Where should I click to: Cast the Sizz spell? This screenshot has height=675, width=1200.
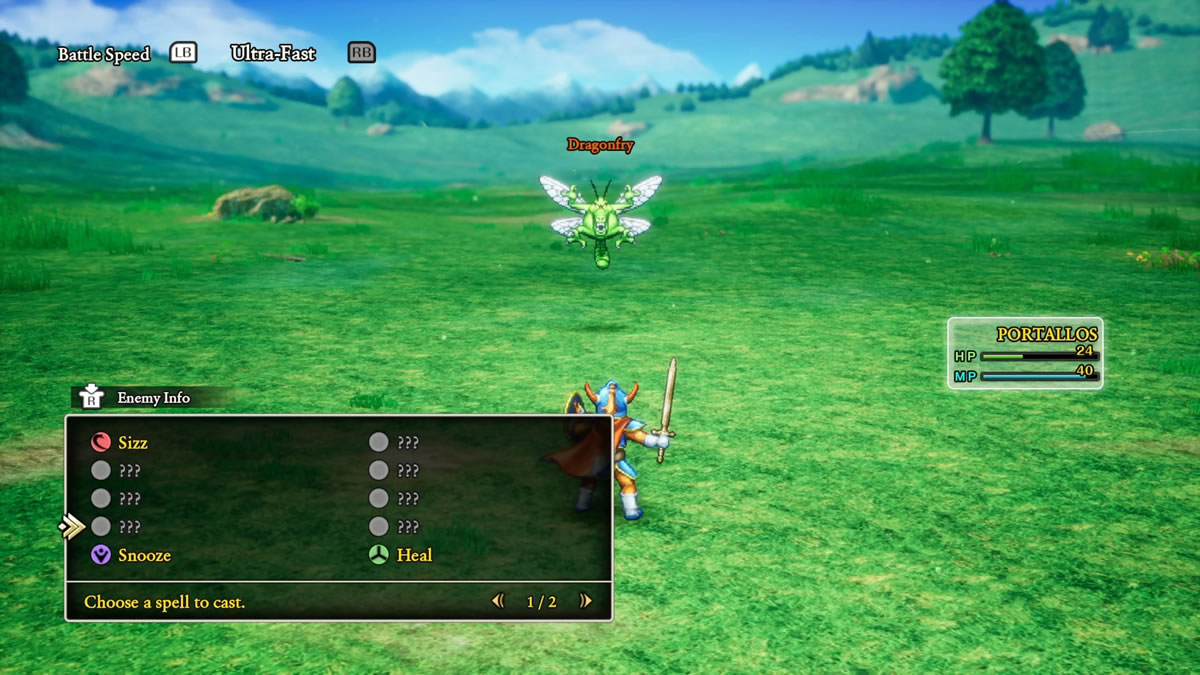tap(132, 443)
